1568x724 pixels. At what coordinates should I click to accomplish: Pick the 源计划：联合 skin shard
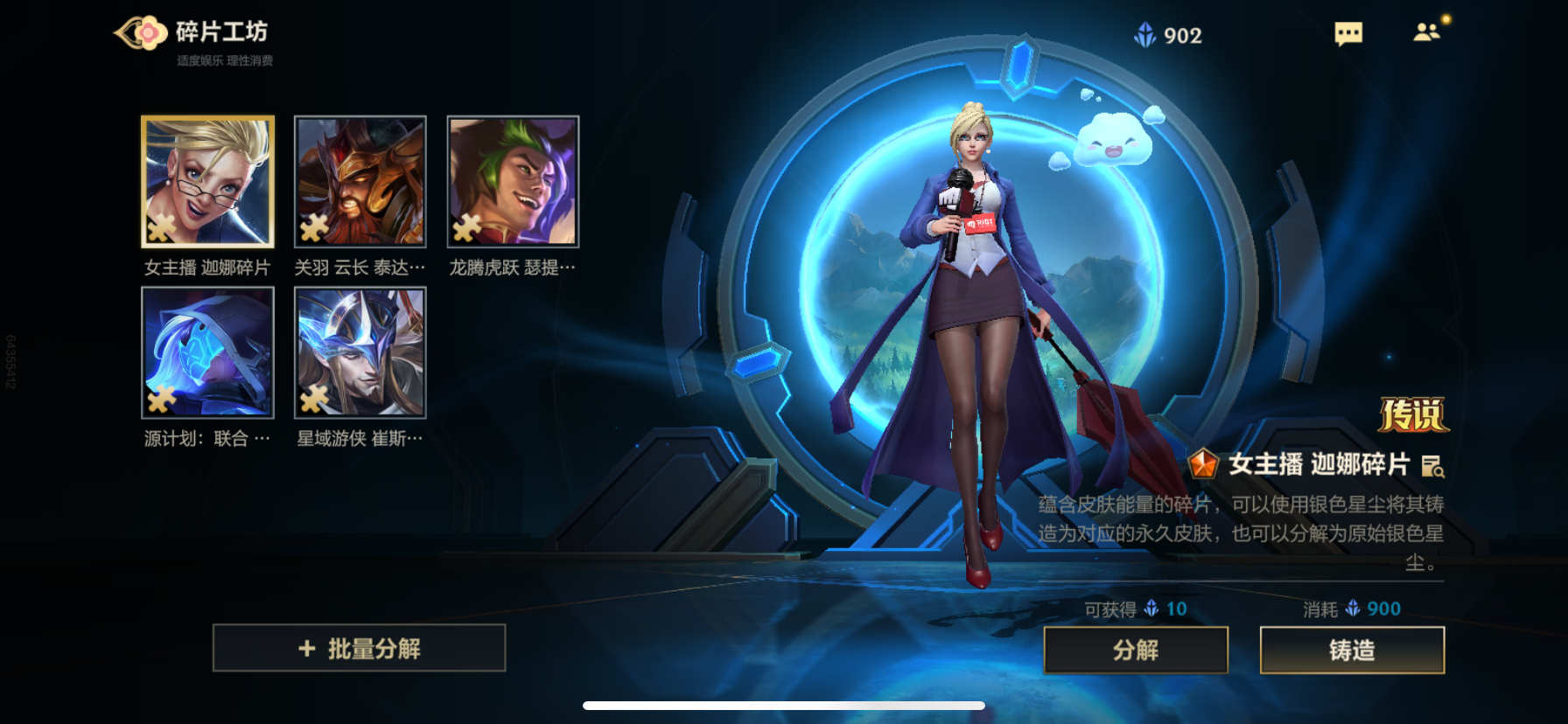(x=207, y=352)
